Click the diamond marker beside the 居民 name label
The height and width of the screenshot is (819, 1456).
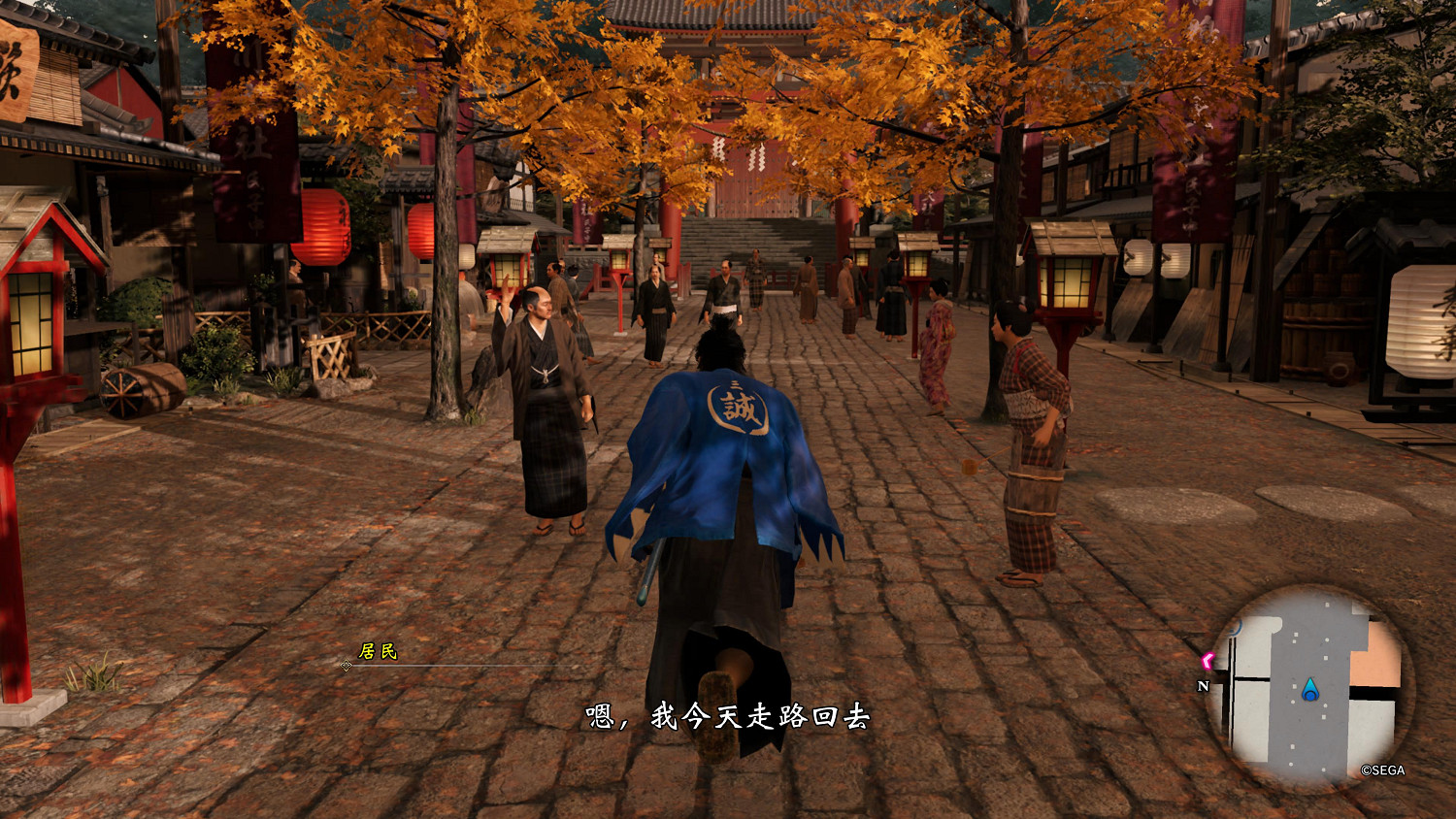[x=347, y=667]
